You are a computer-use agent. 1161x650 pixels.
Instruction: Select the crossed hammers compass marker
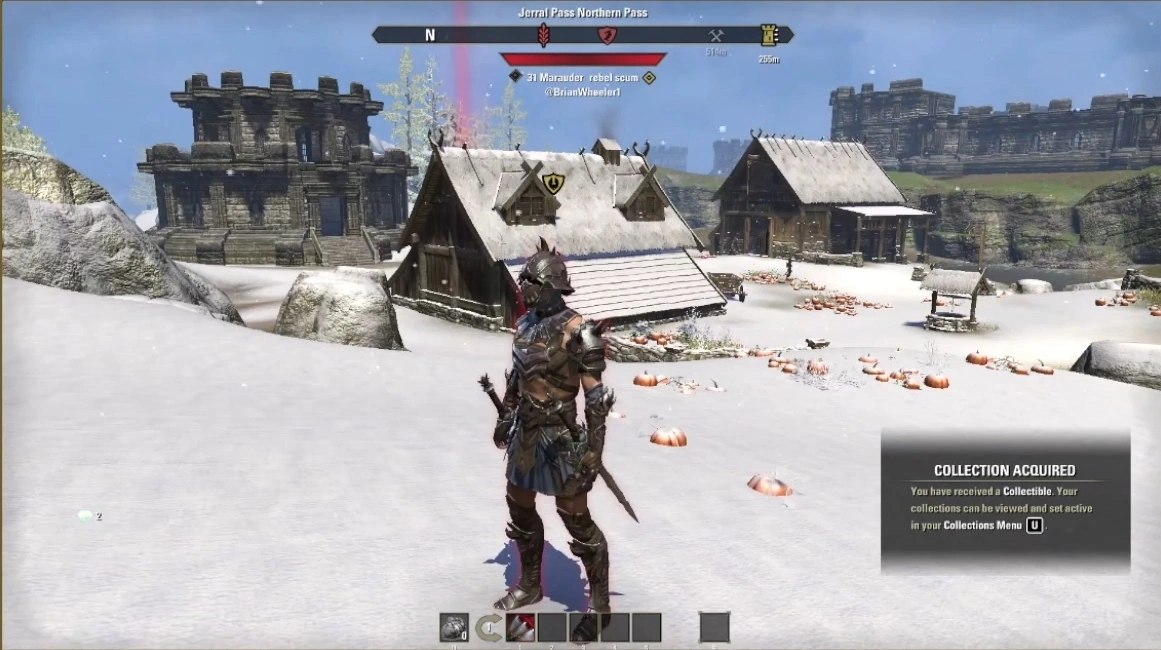(715, 36)
